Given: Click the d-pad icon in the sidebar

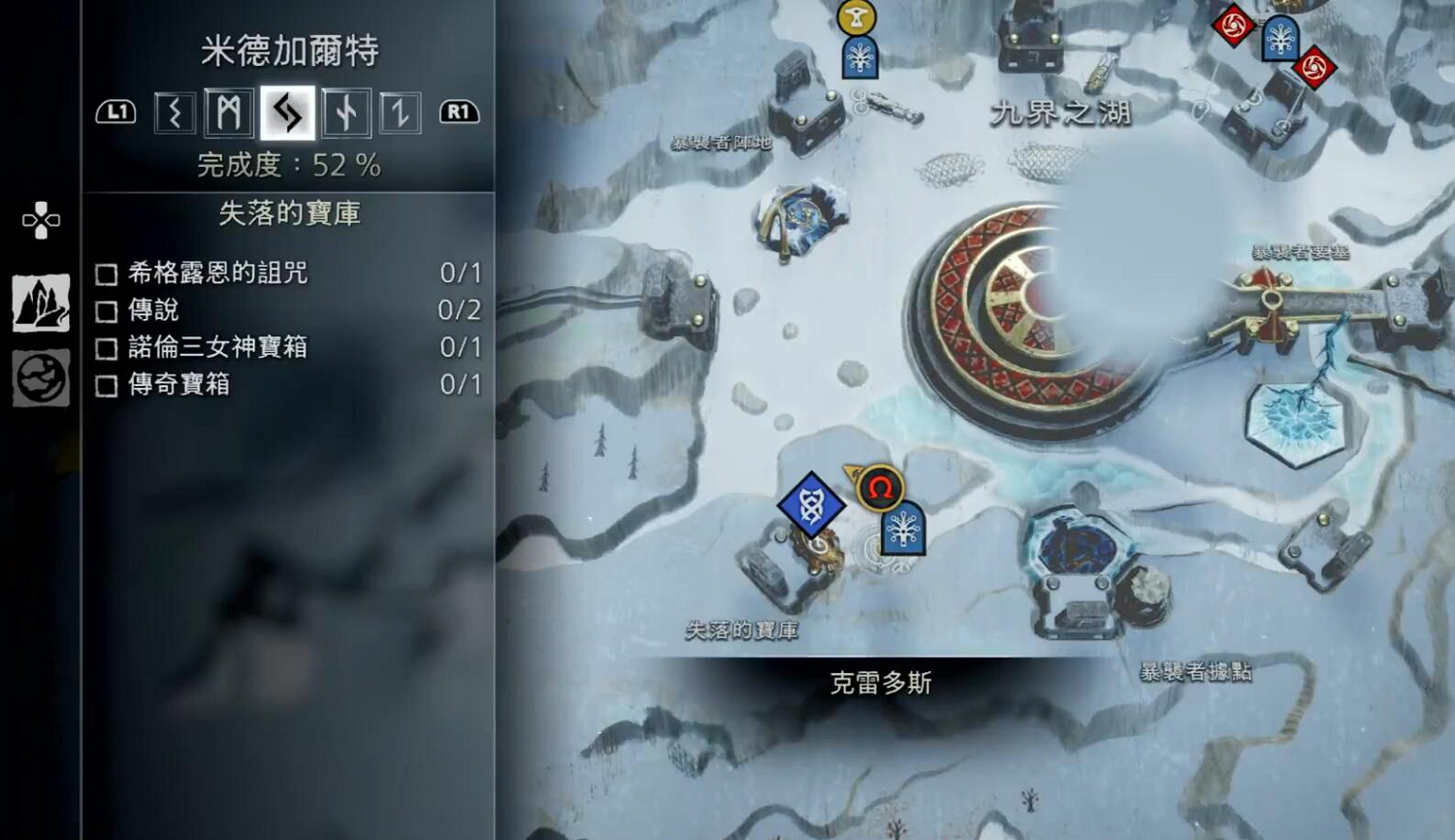Looking at the screenshot, I should coord(39,221).
